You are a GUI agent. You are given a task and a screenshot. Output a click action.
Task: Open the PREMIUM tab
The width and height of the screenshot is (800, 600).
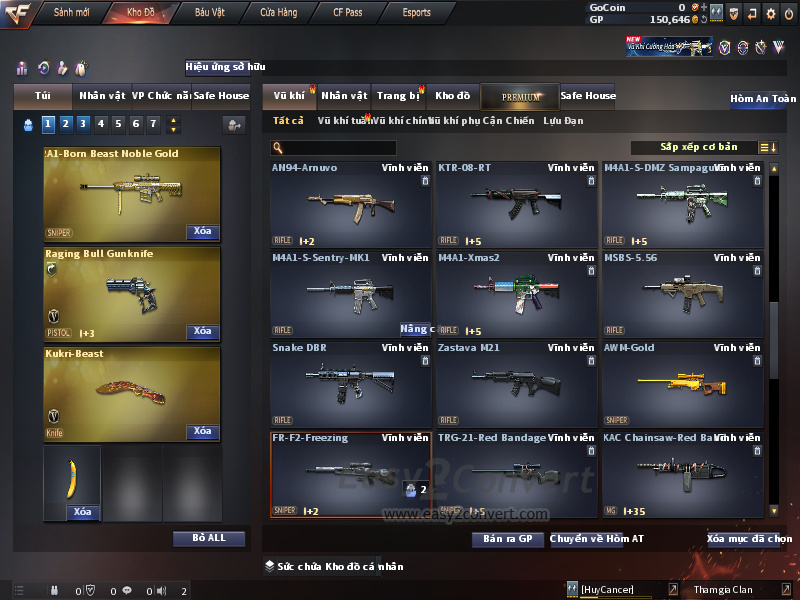521,96
